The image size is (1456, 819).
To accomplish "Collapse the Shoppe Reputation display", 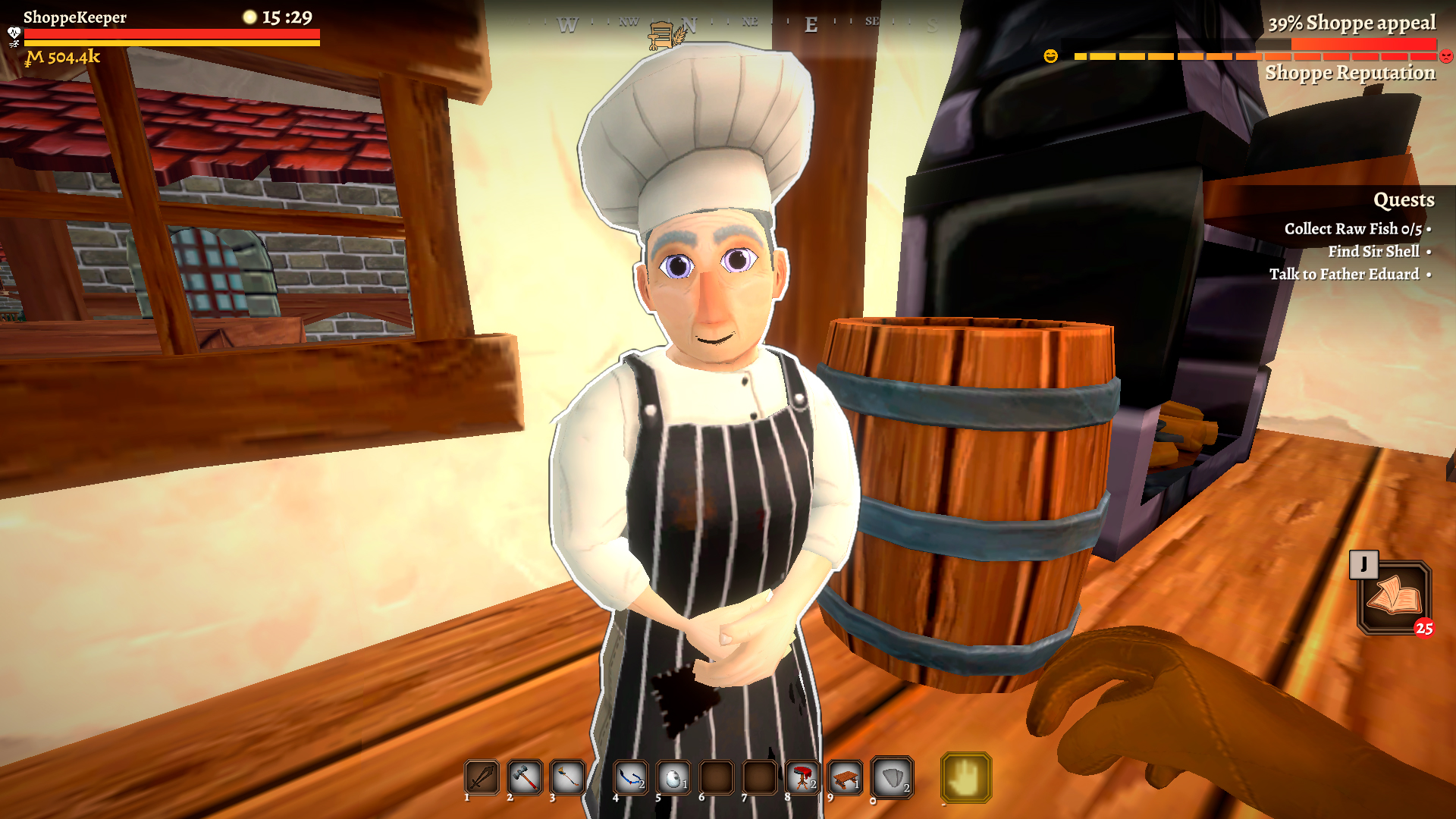I will [1351, 74].
